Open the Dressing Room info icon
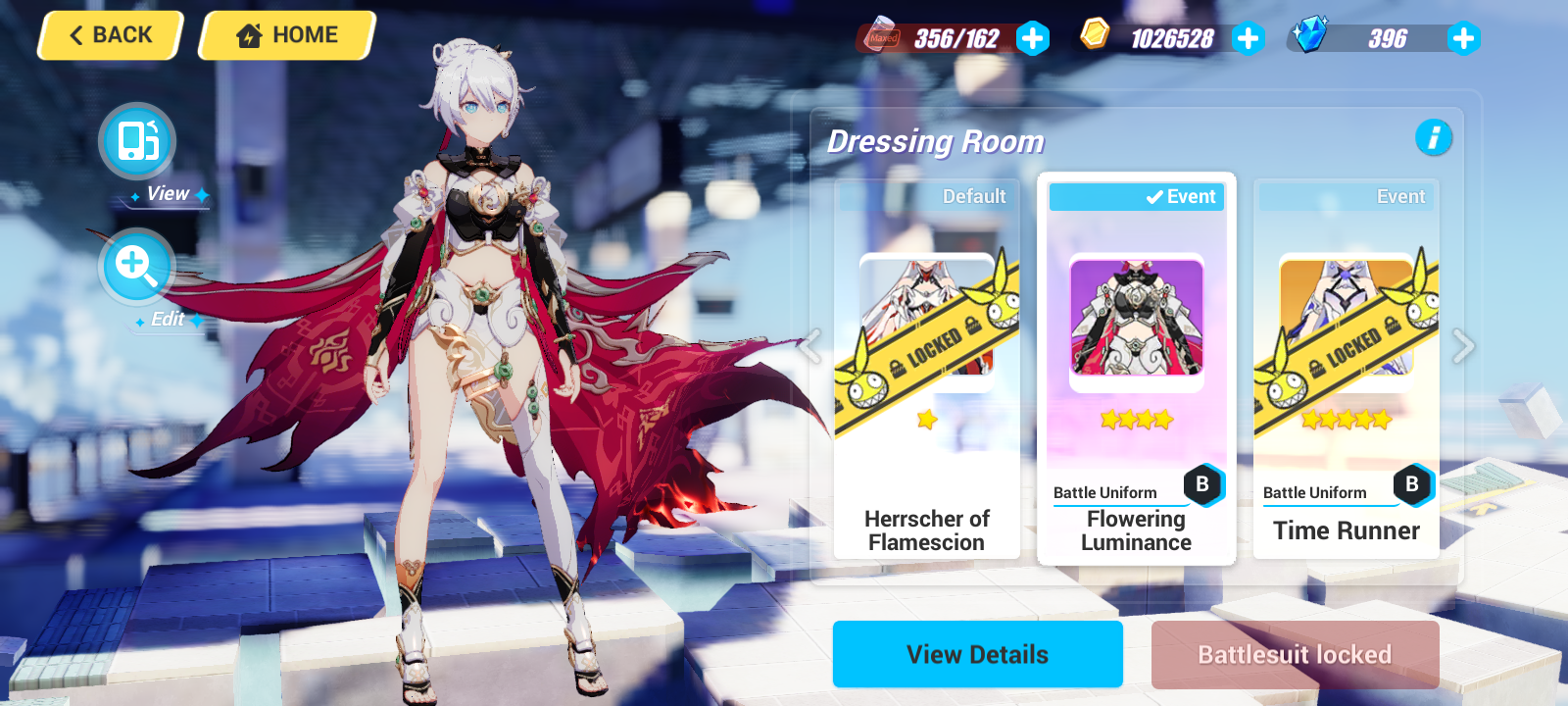 coord(1435,139)
